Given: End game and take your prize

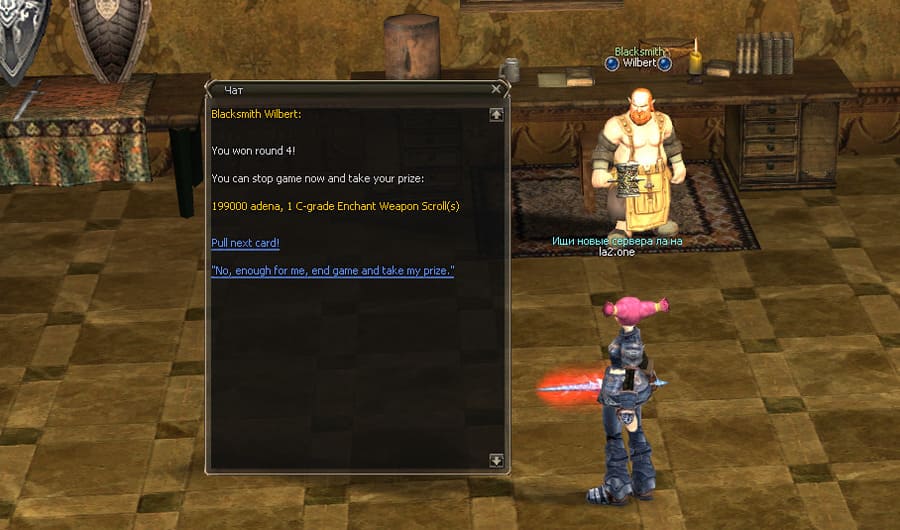Looking at the screenshot, I should click(x=332, y=271).
